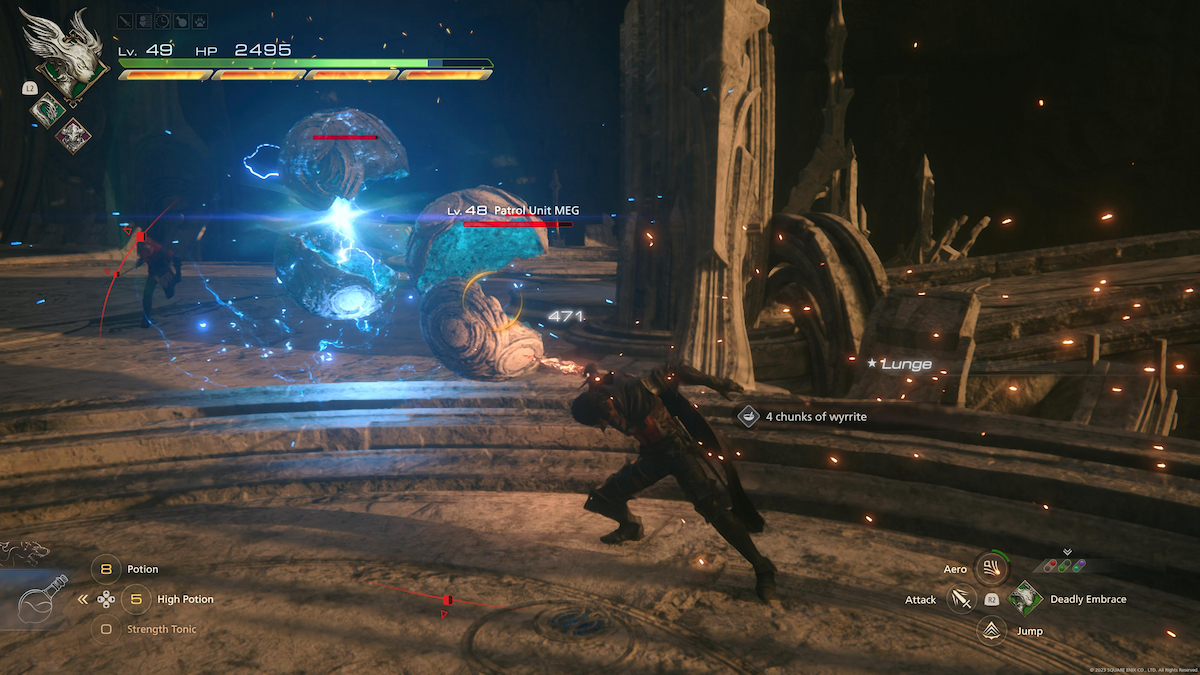Select the Strength Tonic shortcut slot
The image size is (1200, 675).
tap(107, 629)
